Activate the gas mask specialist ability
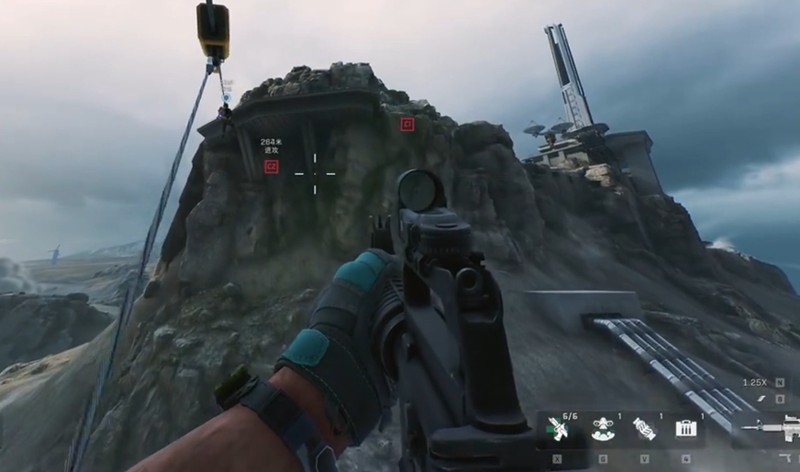800x472 pixels. [x=603, y=429]
